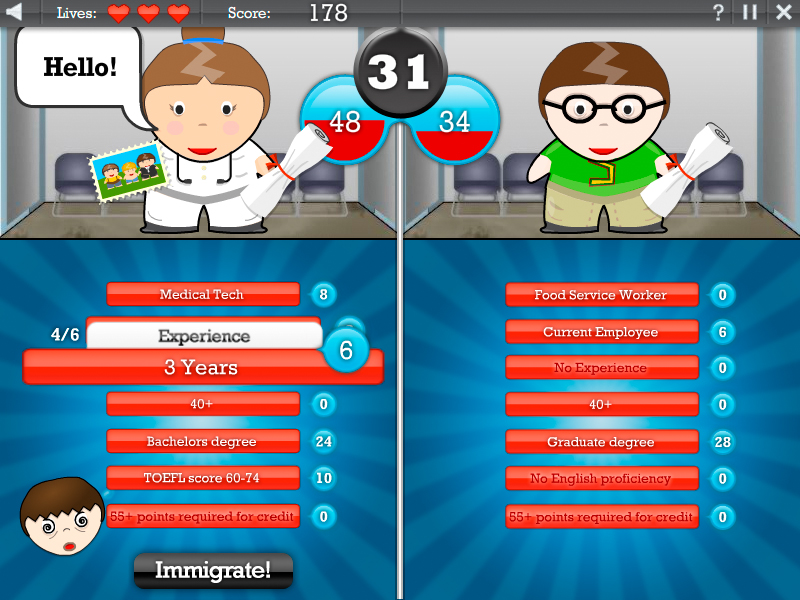This screenshot has height=600, width=800.
Task: Choose the Current Employee bar
Action: click(x=601, y=332)
